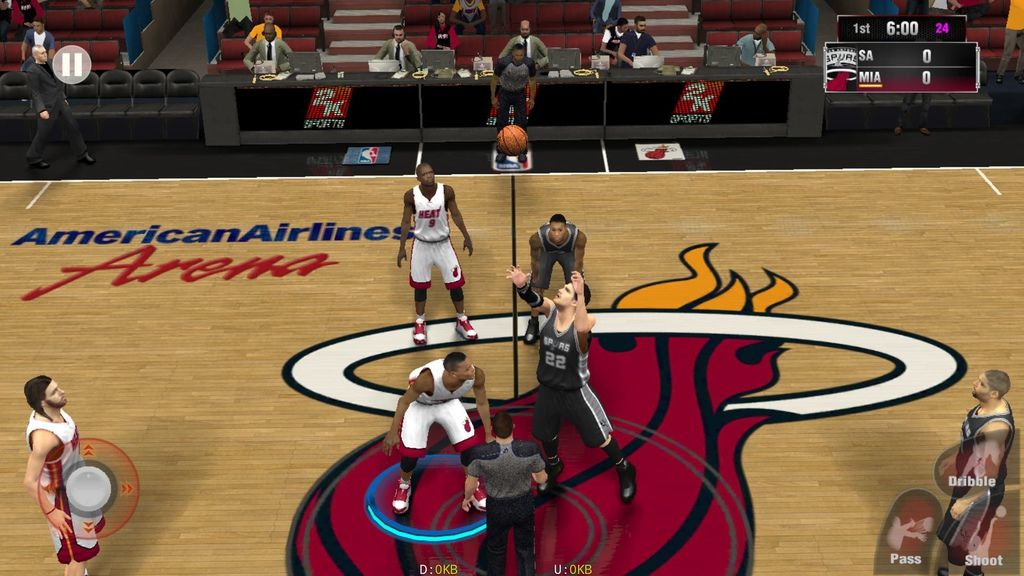The image size is (1024, 576).
Task: Pause the game with the pause button
Action: (x=71, y=65)
